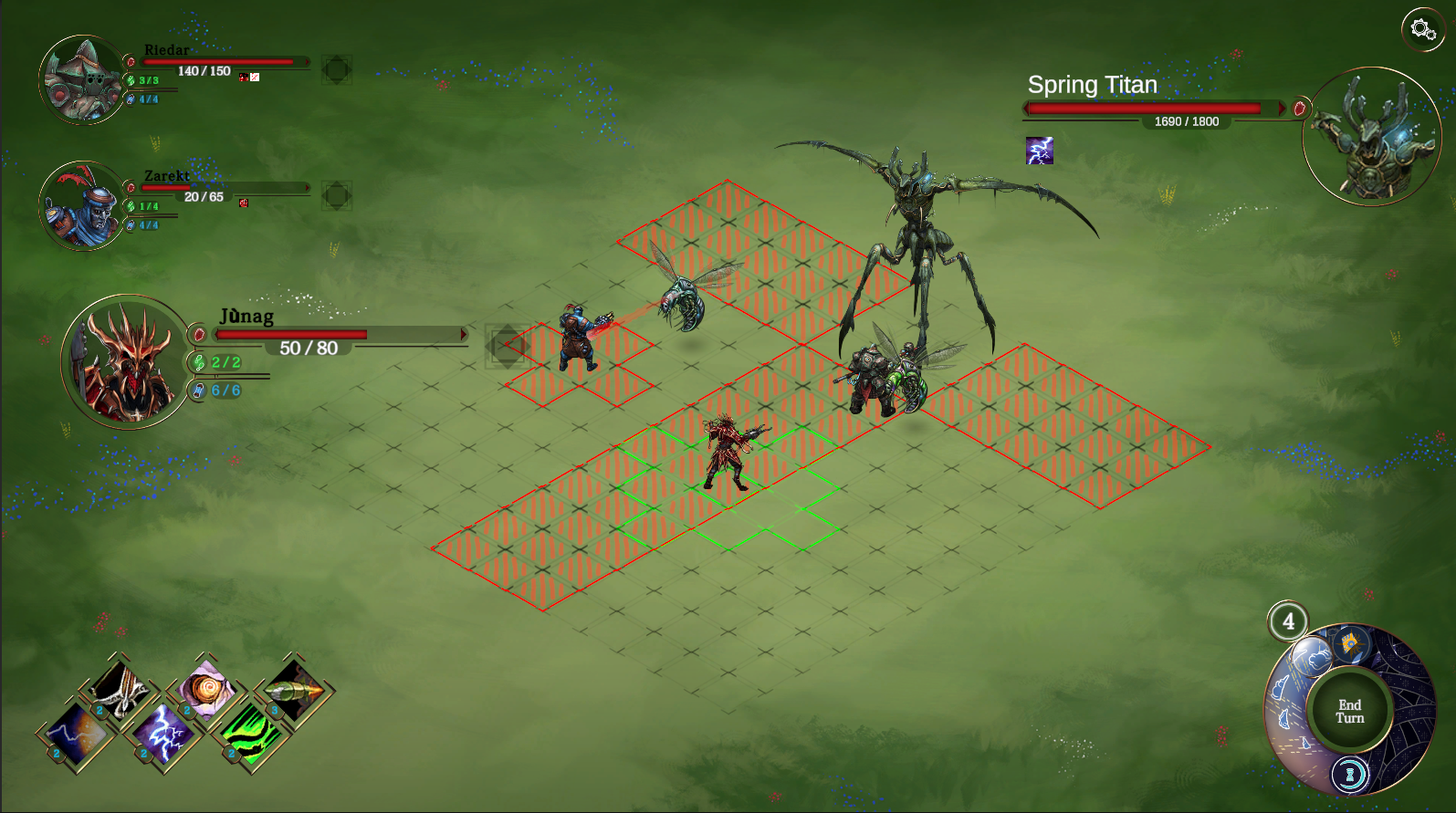
Task: Cast the purple lightning storm ability
Action: click(162, 735)
